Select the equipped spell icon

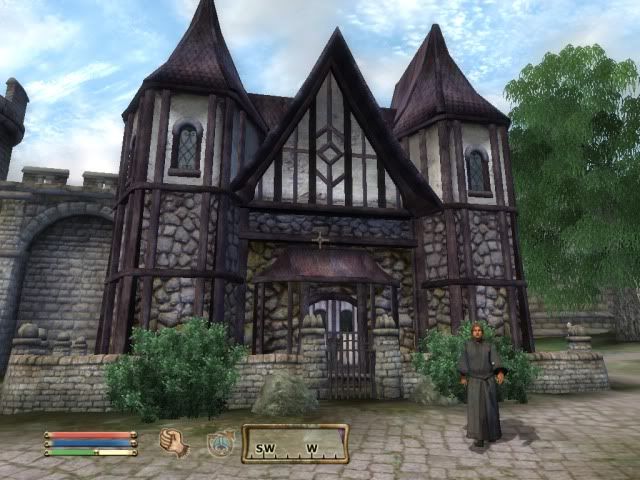point(220,442)
